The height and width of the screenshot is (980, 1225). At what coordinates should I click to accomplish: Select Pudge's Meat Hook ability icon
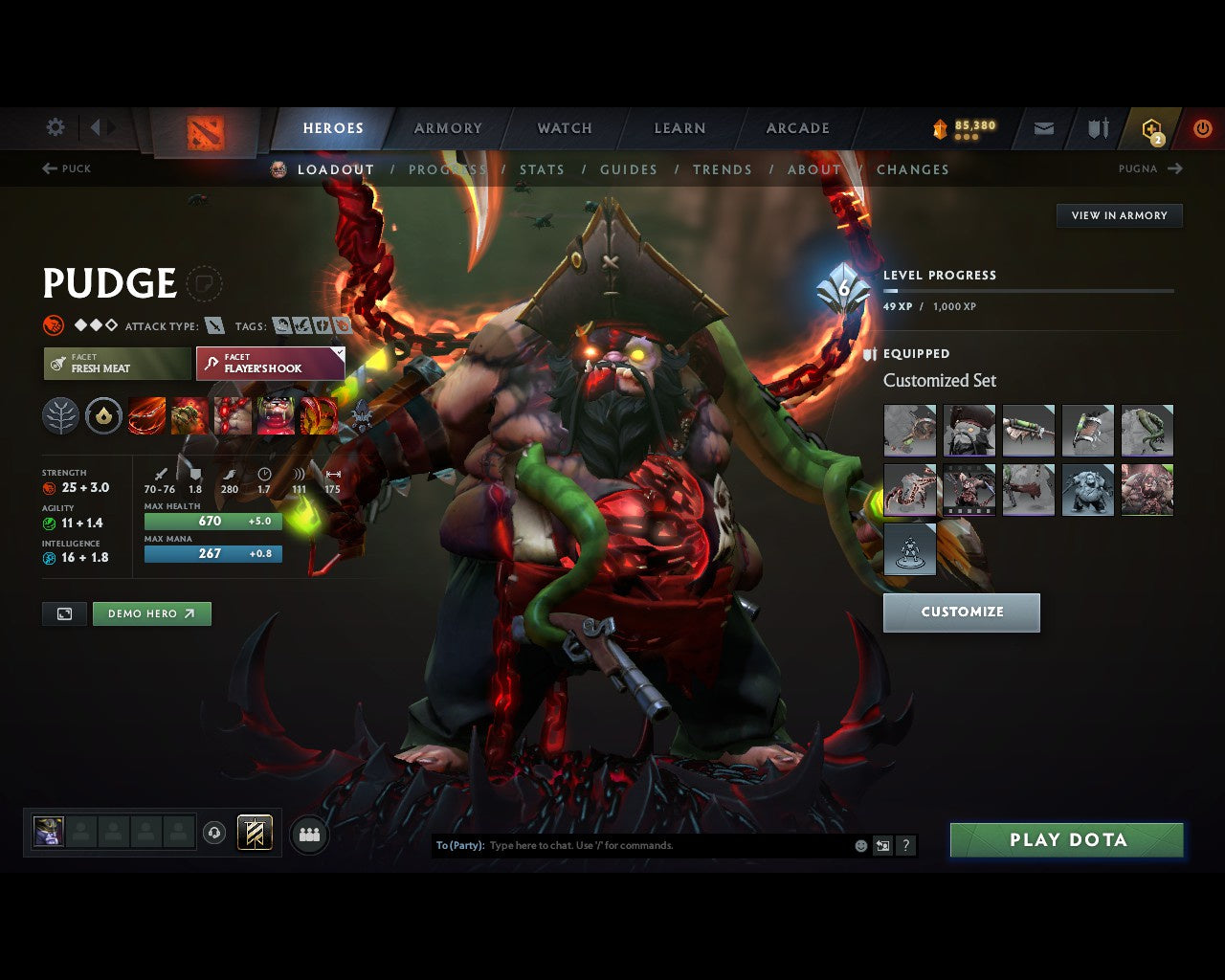(147, 415)
